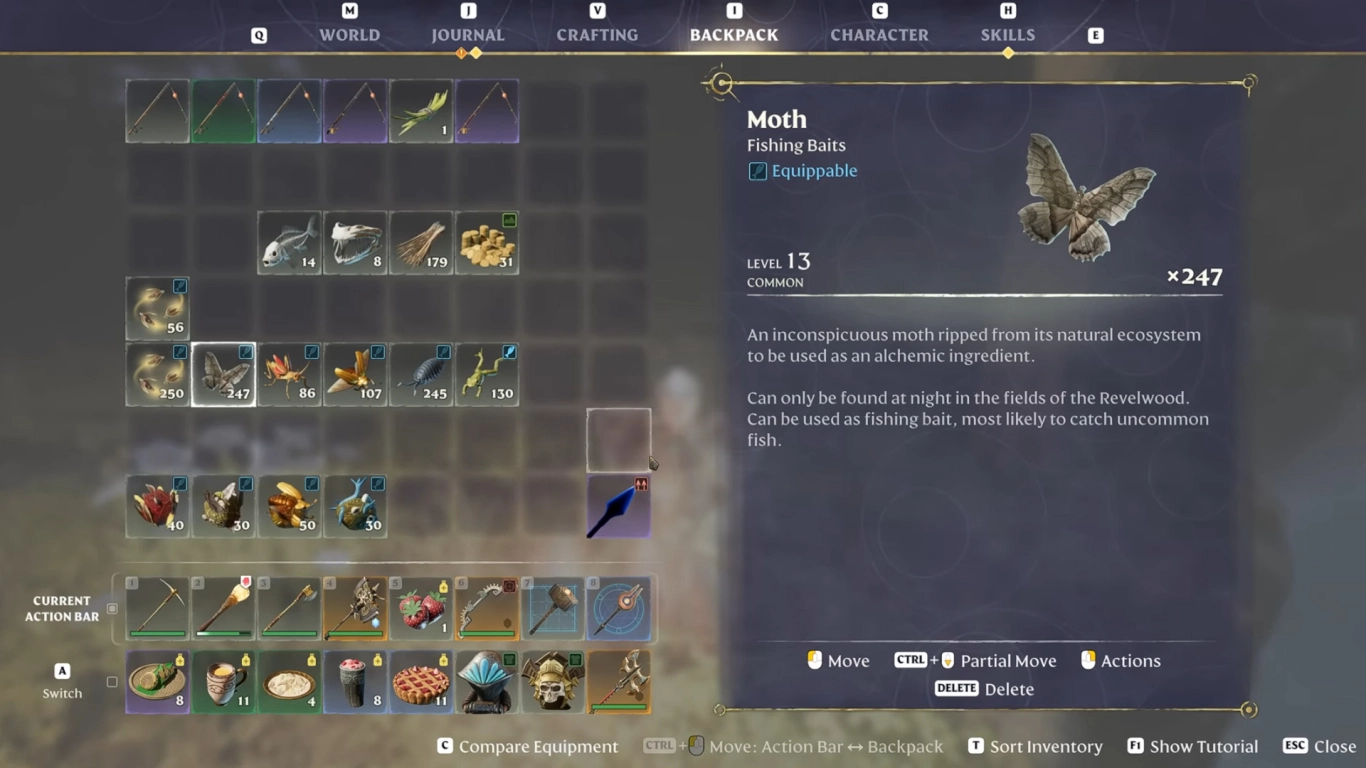Select the praying mantis bait stack
The width and height of the screenshot is (1366, 768).
tap(487, 374)
